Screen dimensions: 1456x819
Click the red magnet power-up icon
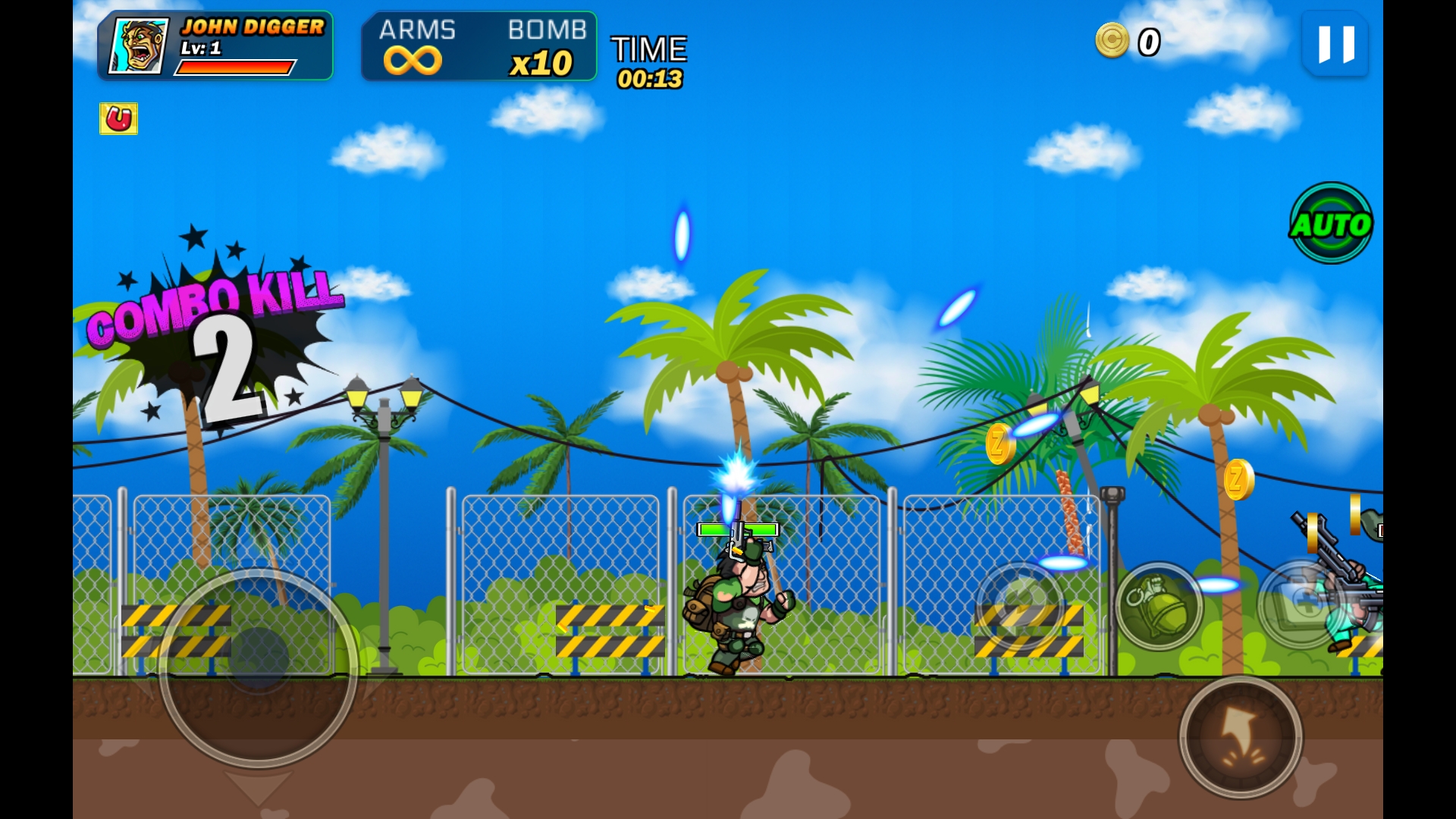(118, 119)
